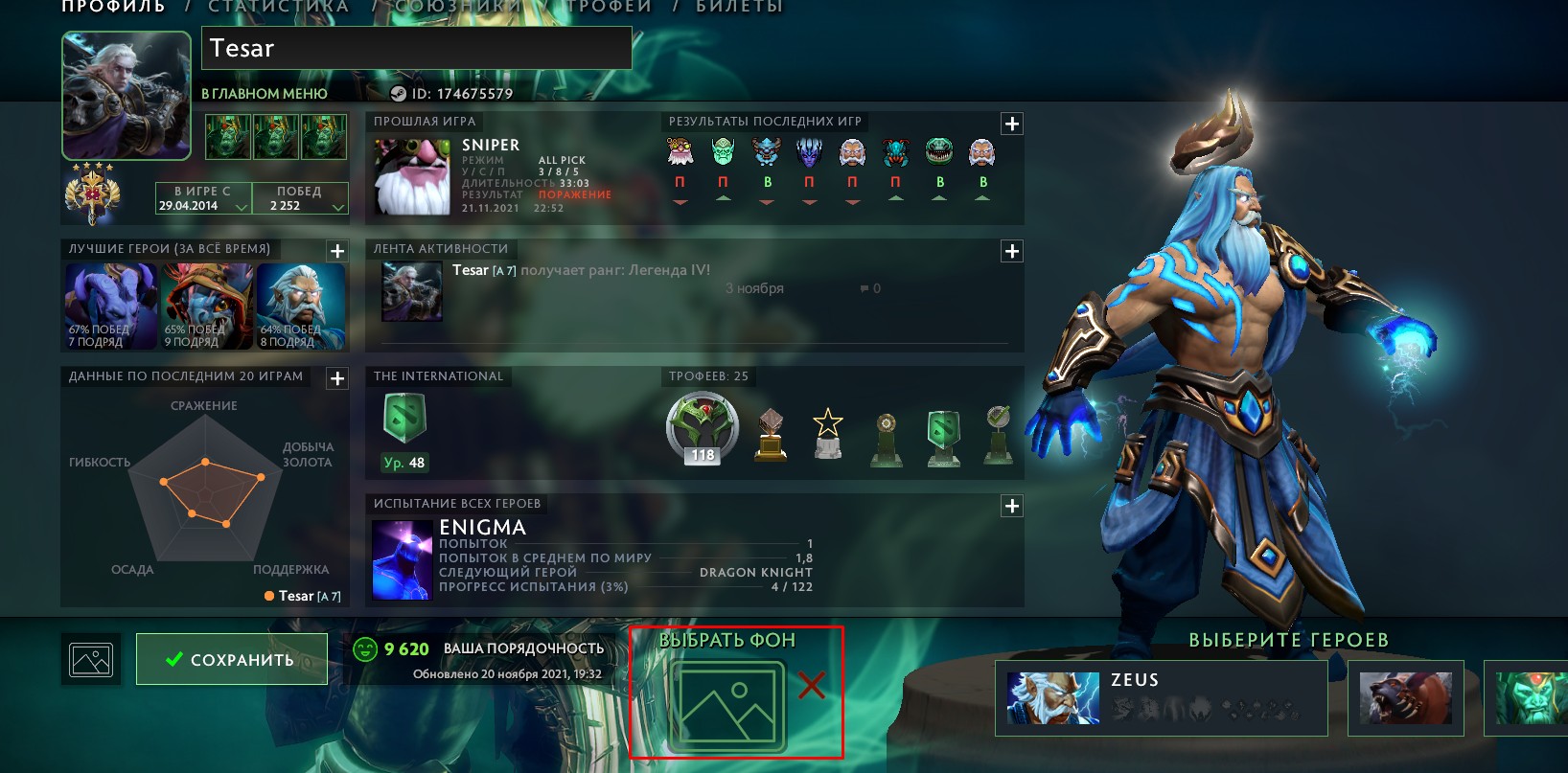Open the Статистика tab
The image size is (1568, 773).
[x=278, y=7]
